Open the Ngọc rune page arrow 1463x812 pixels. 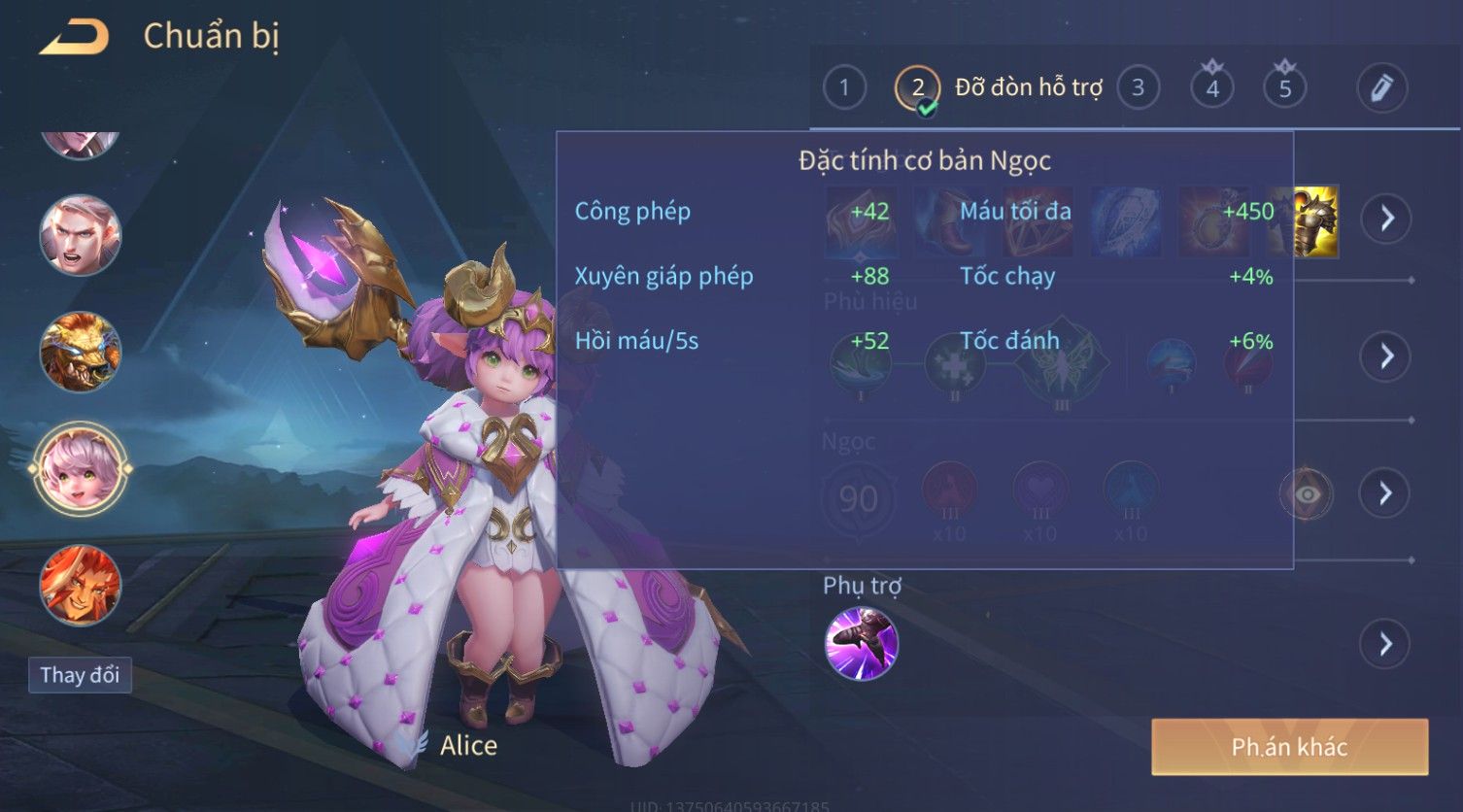[1385, 493]
